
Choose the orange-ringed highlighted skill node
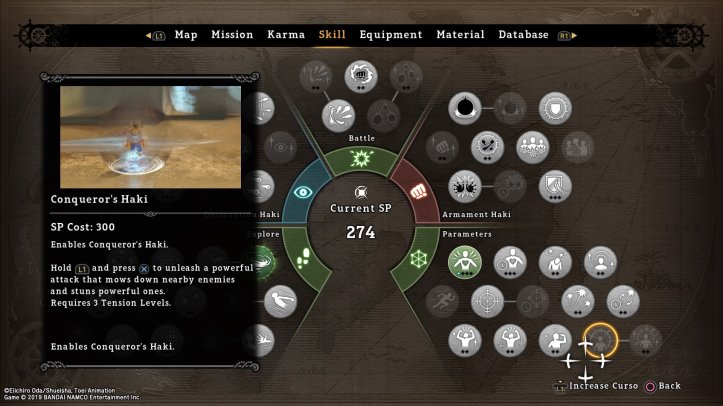click(x=601, y=339)
